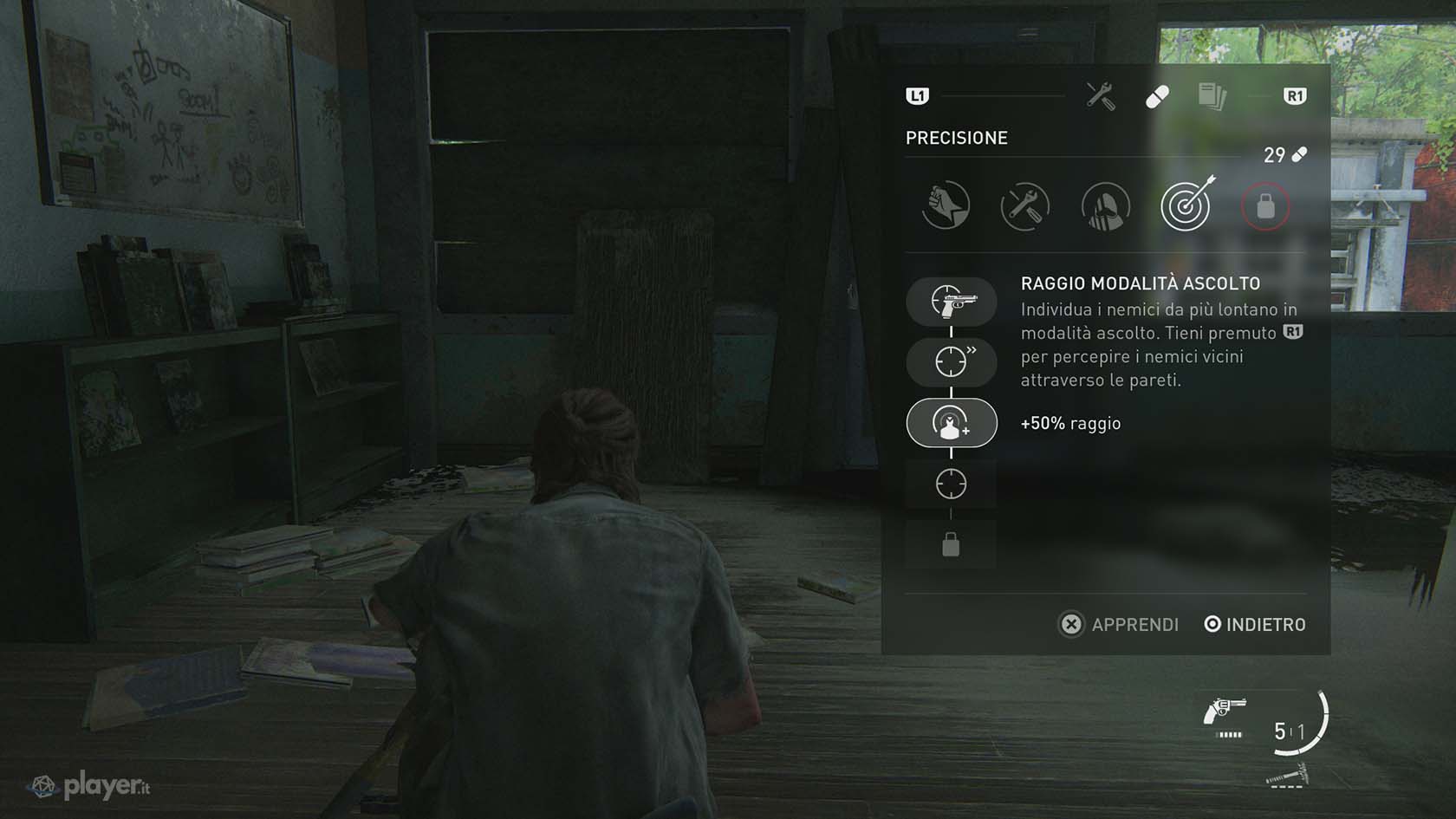The width and height of the screenshot is (1456, 819).
Task: Open the pill supplements skills tab
Action: click(1157, 96)
